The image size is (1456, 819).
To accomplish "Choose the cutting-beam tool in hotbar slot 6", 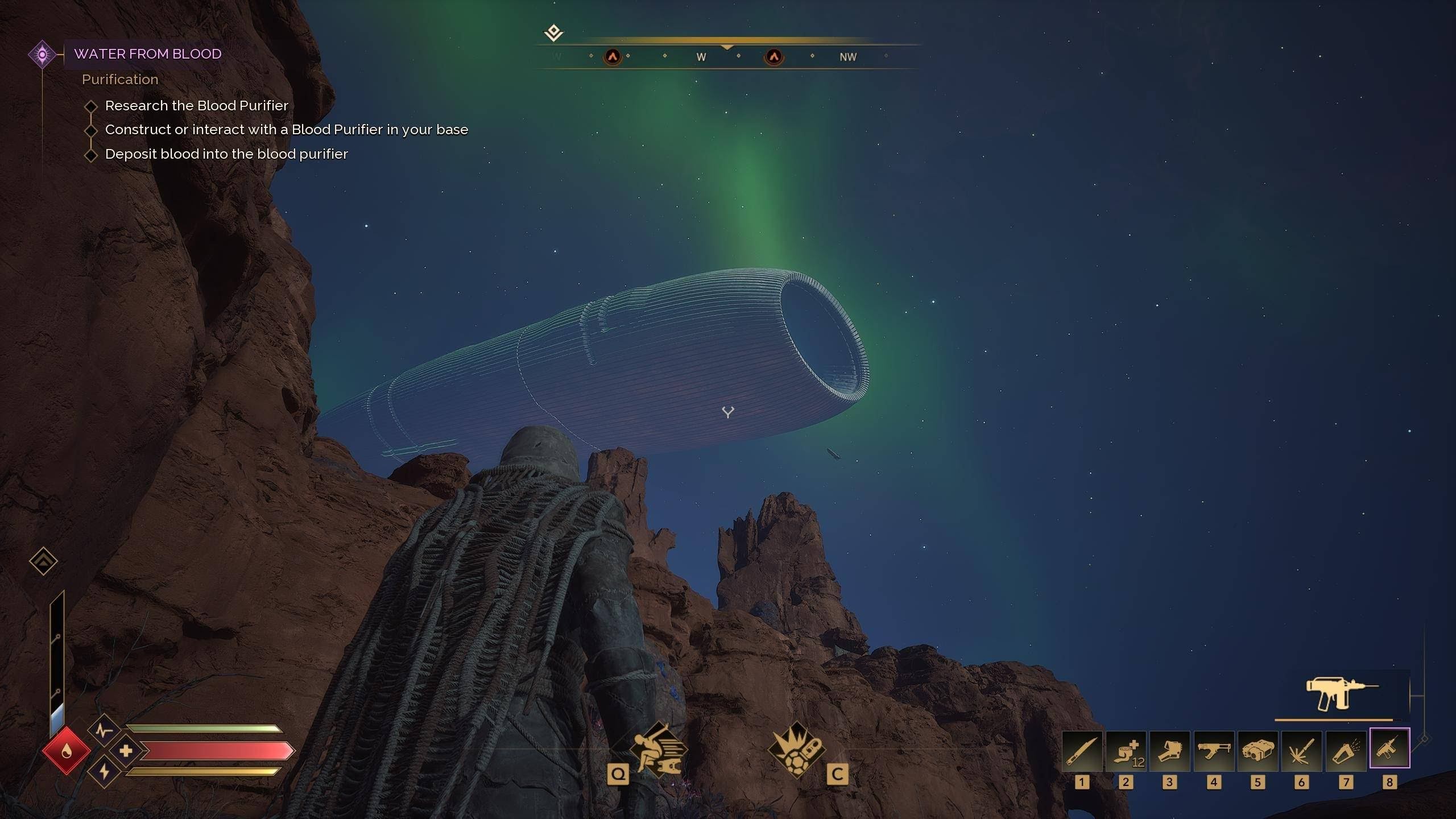I will point(1301,751).
